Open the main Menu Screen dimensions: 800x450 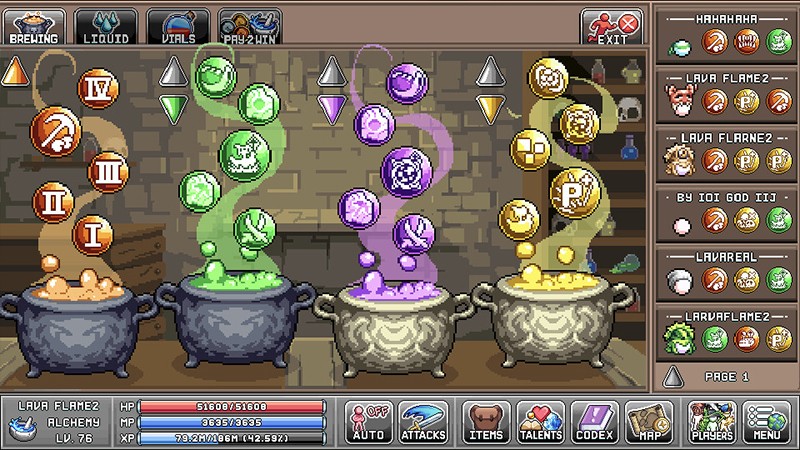coord(767,422)
